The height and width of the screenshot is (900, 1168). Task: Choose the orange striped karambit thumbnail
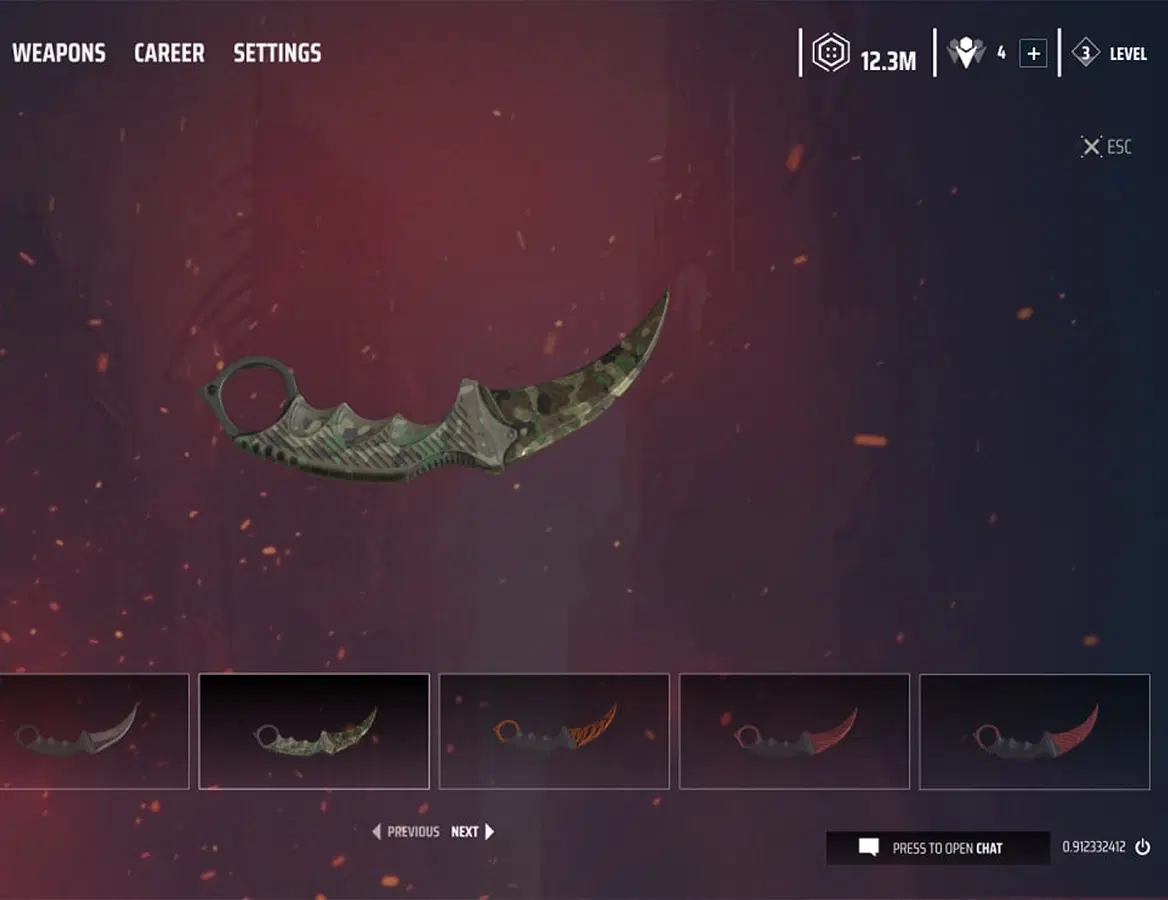coord(554,731)
